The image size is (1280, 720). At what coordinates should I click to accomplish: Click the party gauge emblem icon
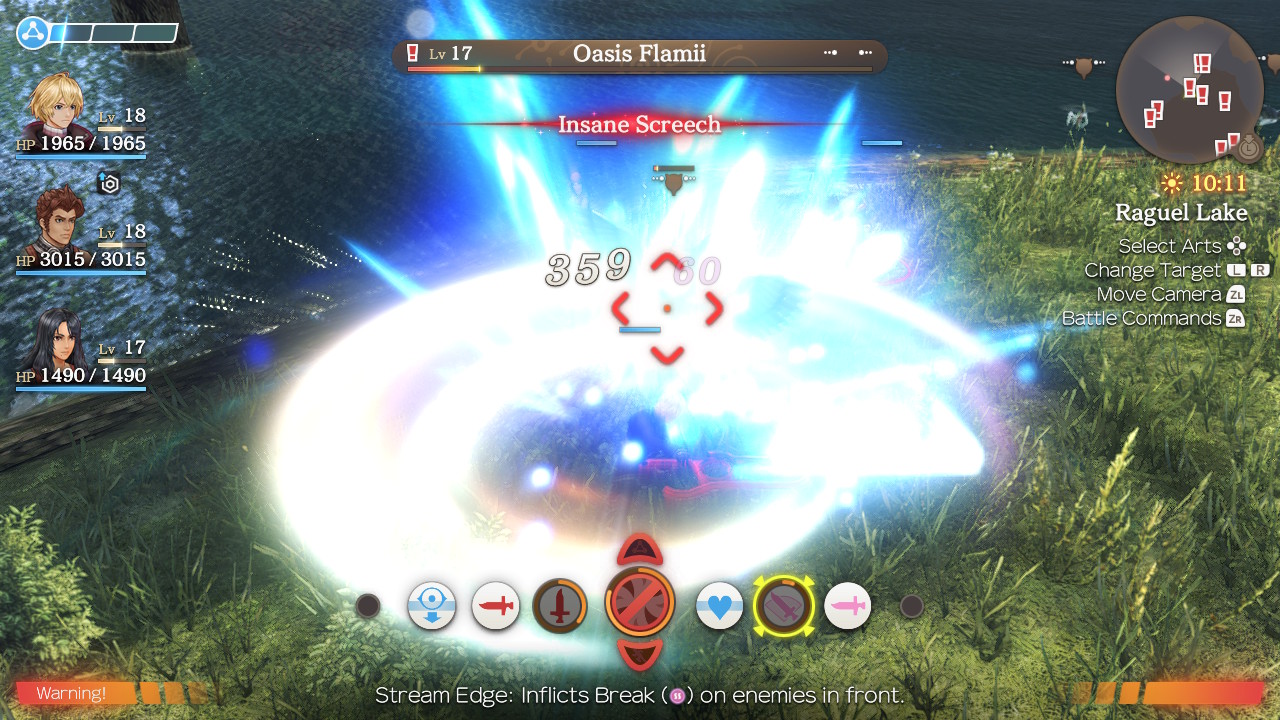tap(32, 33)
